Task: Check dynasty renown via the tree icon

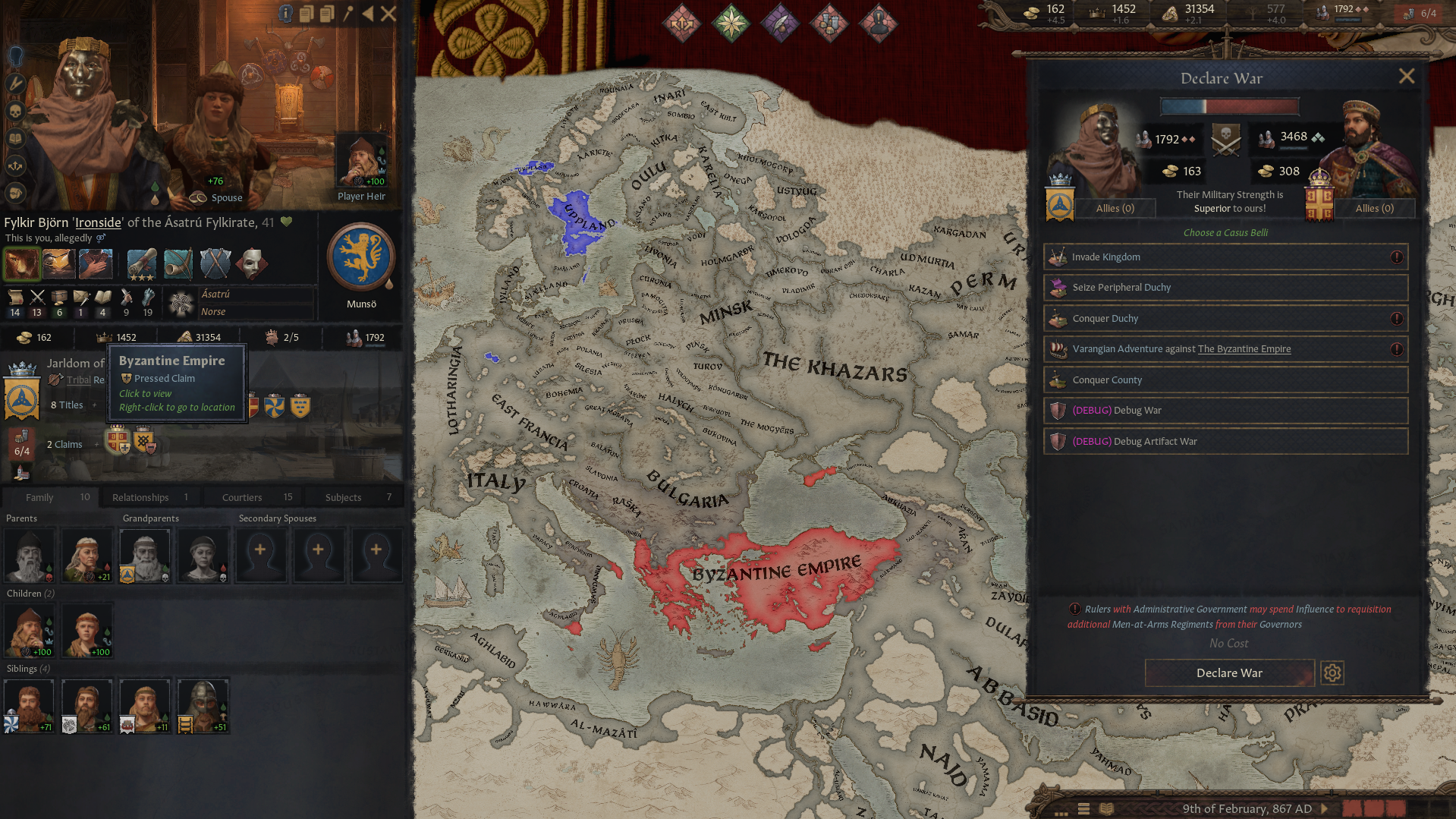Action: (1252, 11)
